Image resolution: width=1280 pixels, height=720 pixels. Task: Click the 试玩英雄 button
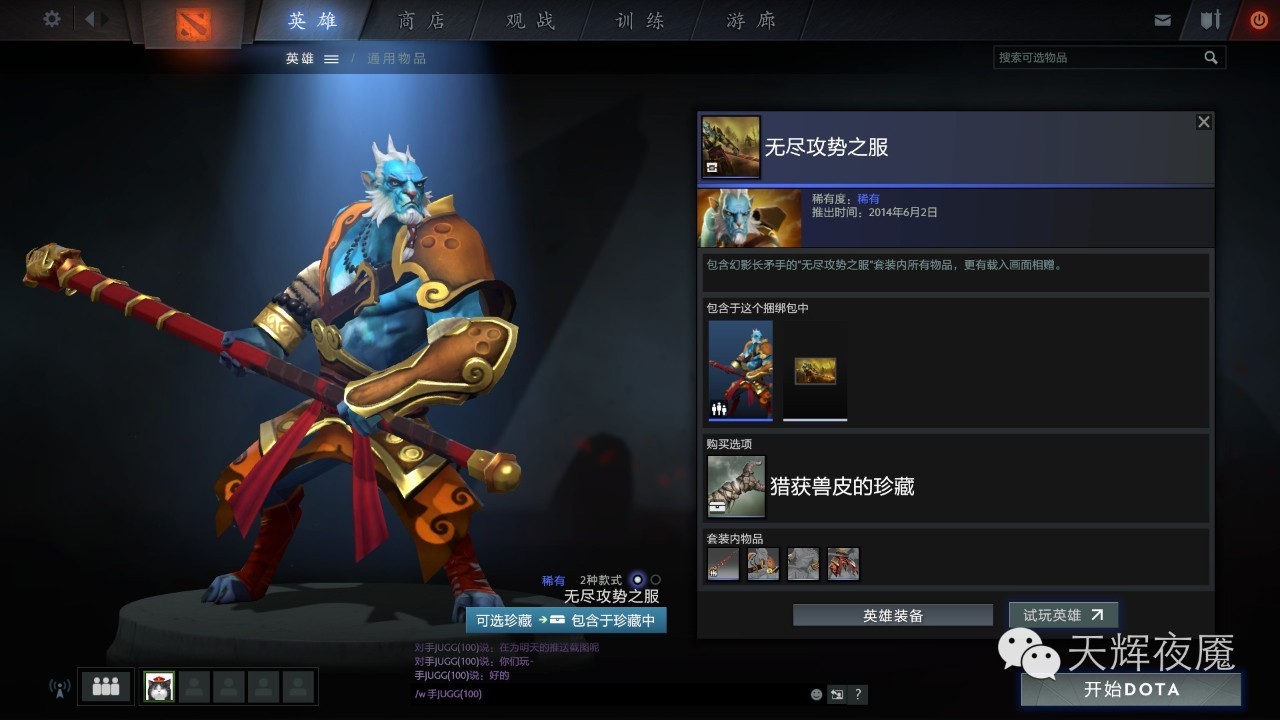1062,614
